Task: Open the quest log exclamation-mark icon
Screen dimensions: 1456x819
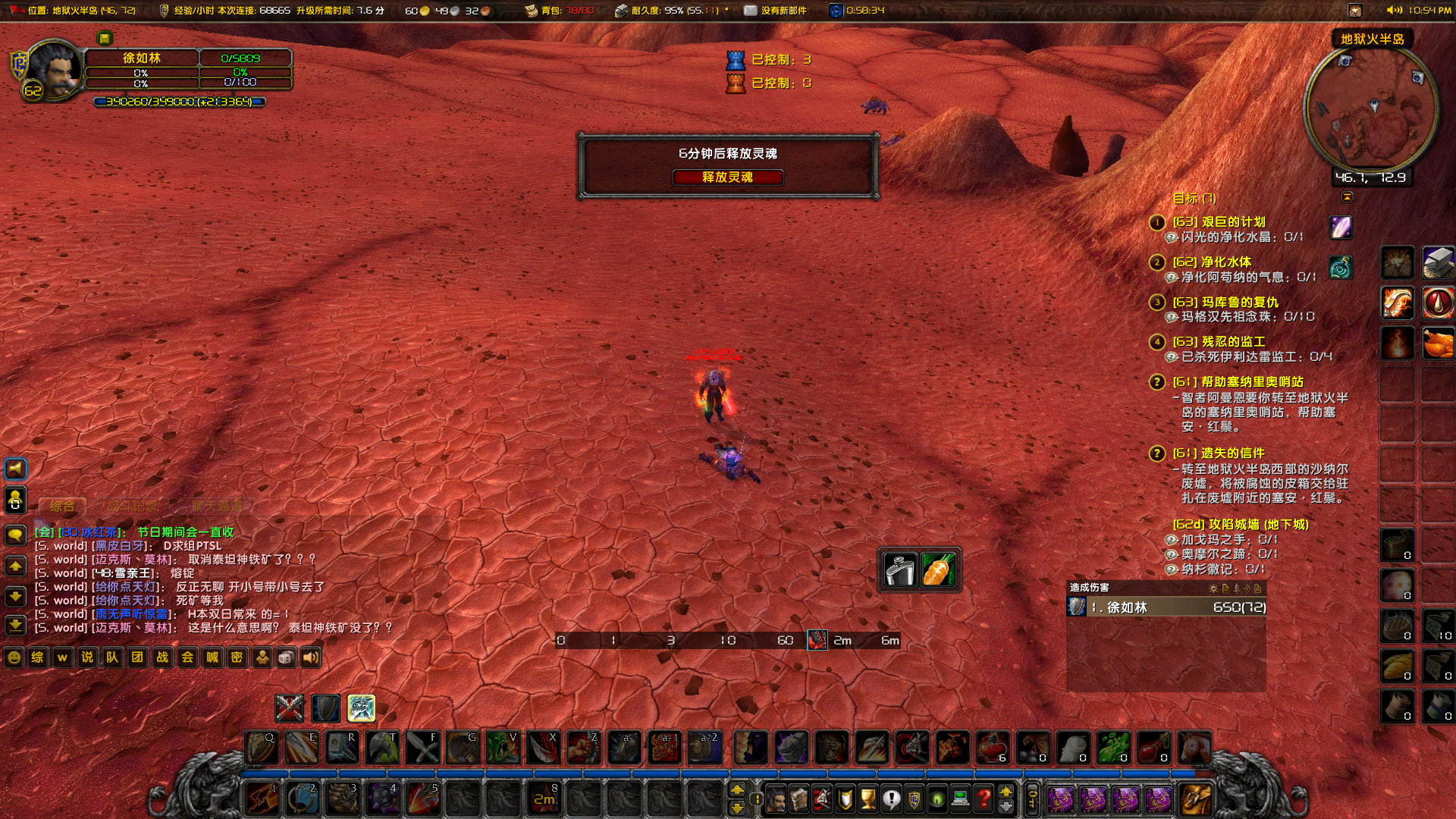Action: click(x=891, y=798)
